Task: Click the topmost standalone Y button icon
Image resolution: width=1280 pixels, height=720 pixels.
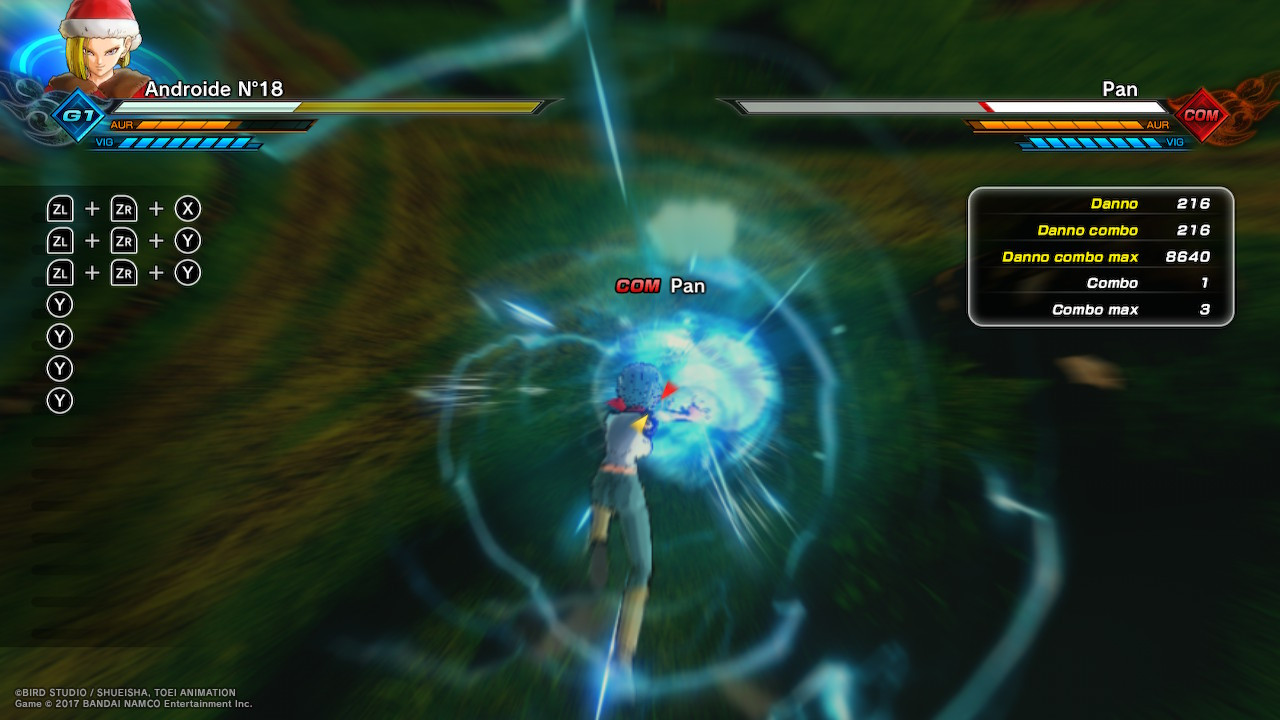Action: pyautogui.click(x=59, y=304)
